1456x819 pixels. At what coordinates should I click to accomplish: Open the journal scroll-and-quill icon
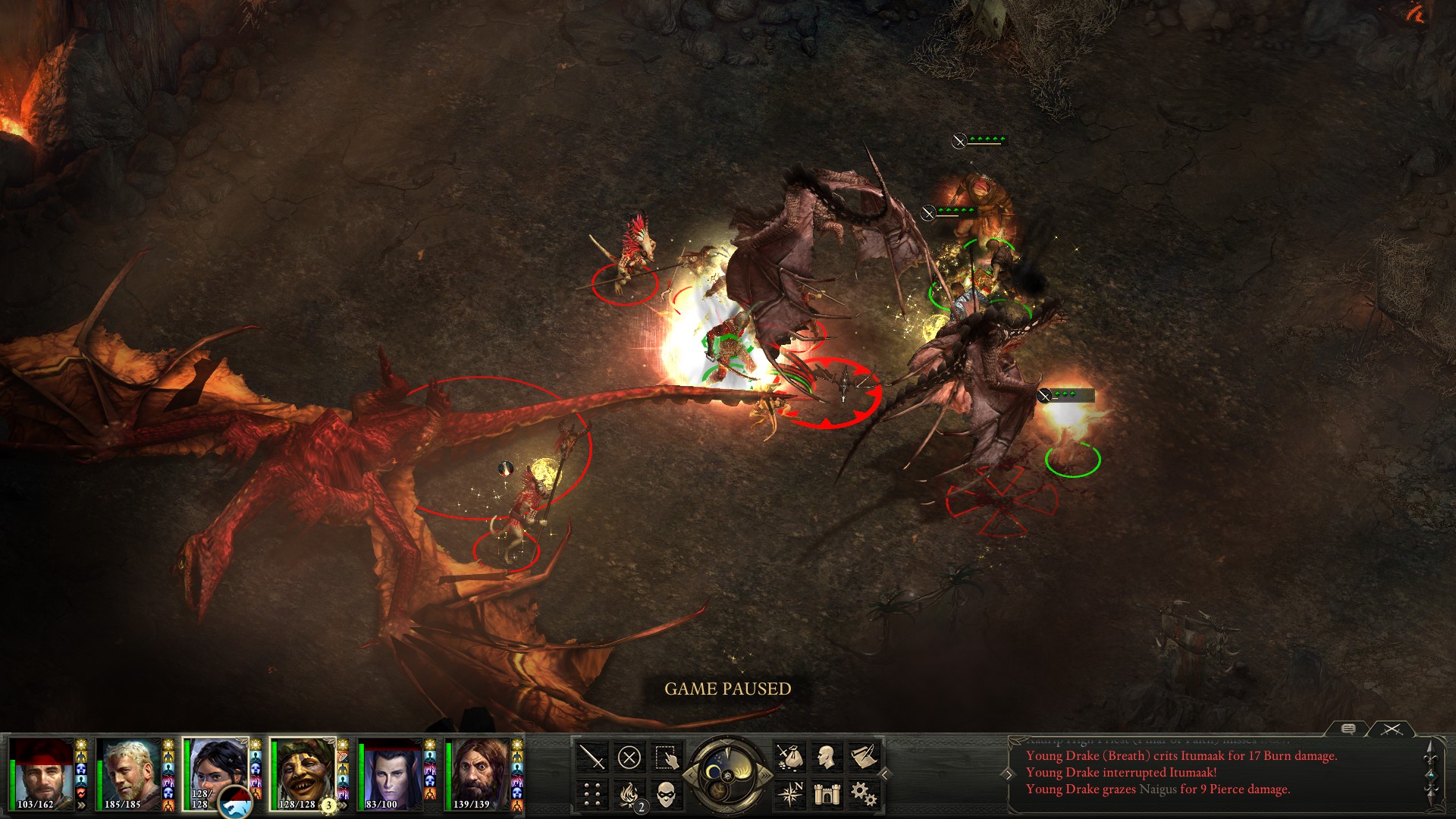point(864,757)
